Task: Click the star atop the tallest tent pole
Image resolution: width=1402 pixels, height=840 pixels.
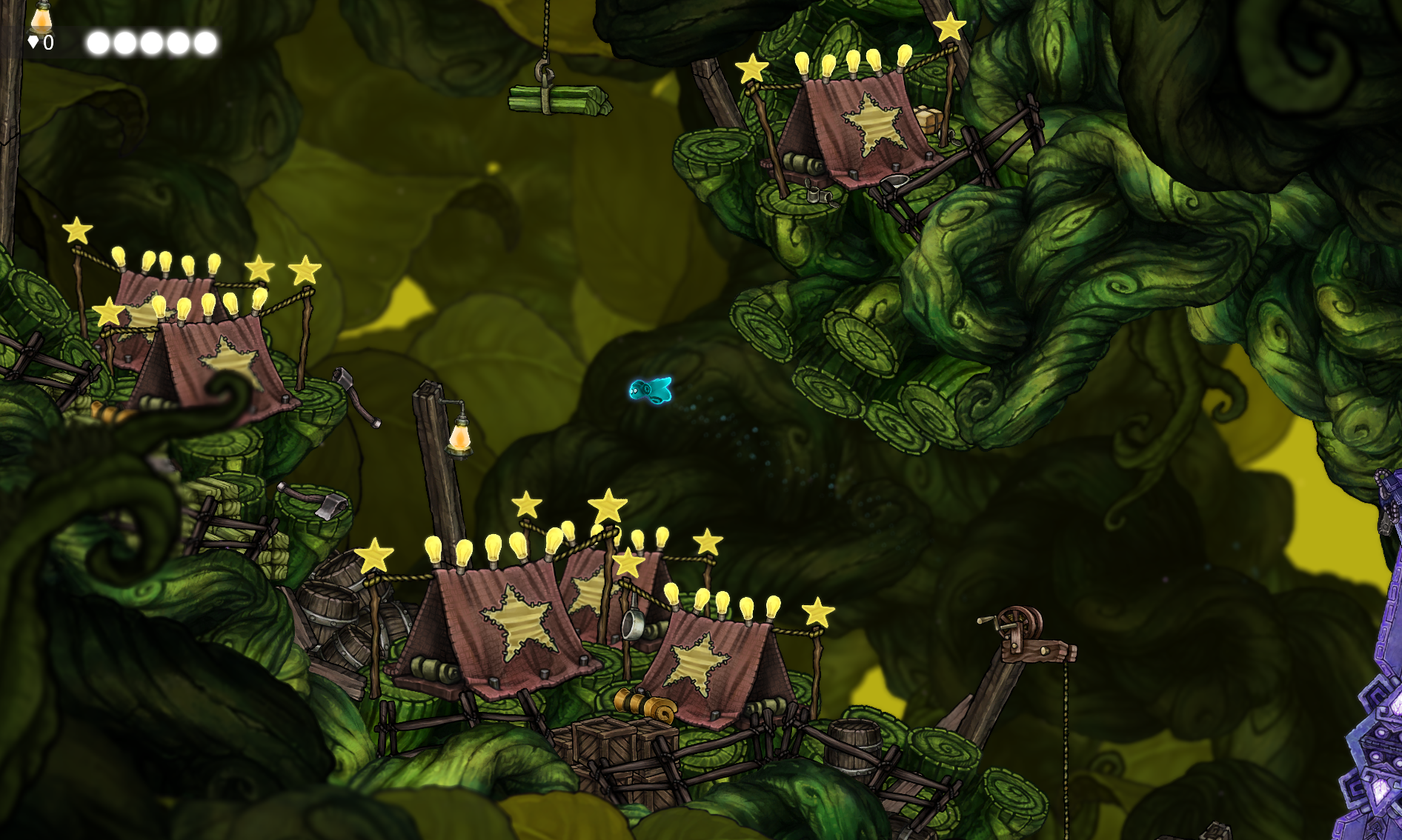Action: point(609,505)
